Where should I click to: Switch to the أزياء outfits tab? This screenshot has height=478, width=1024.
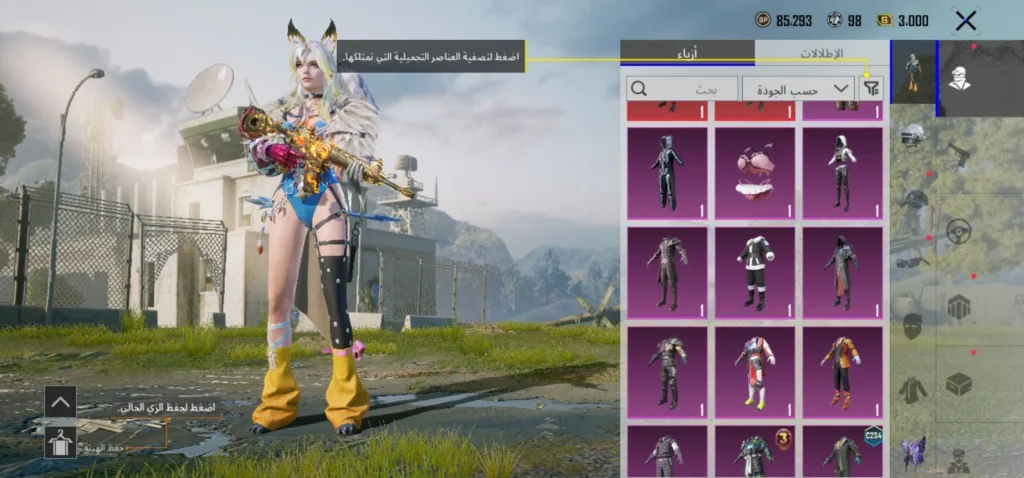point(688,53)
